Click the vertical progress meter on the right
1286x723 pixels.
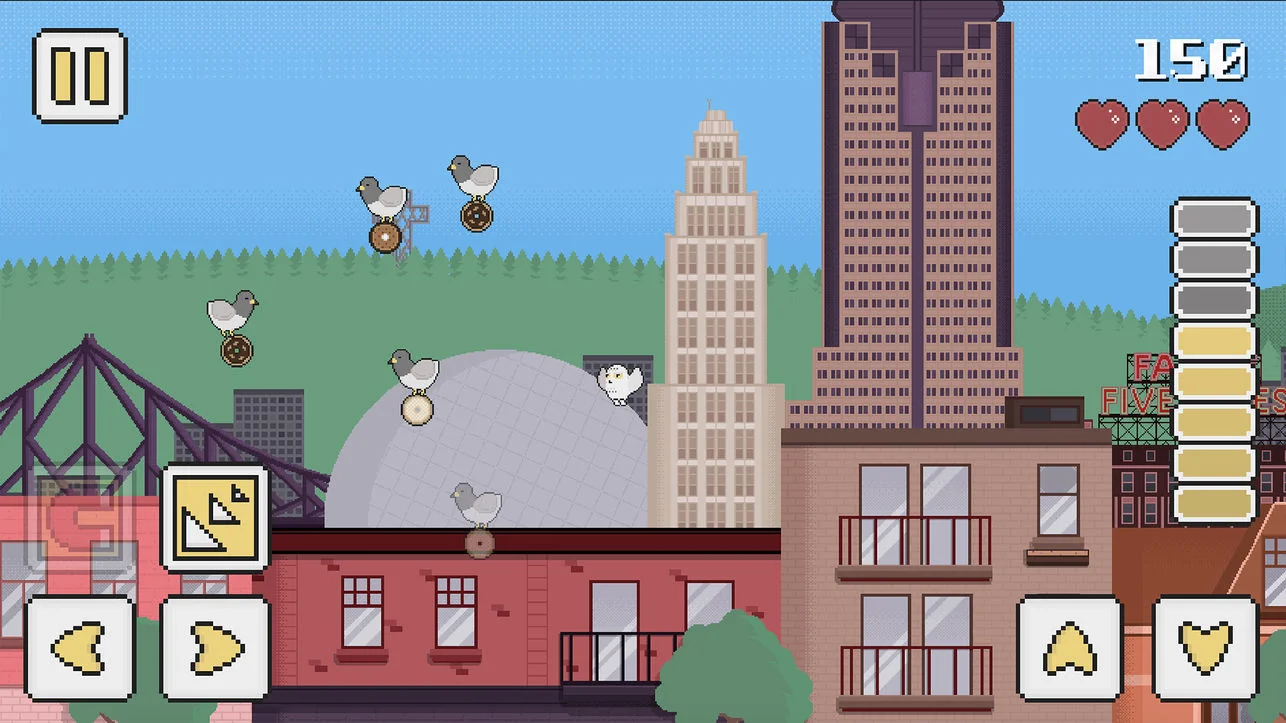pos(1215,360)
